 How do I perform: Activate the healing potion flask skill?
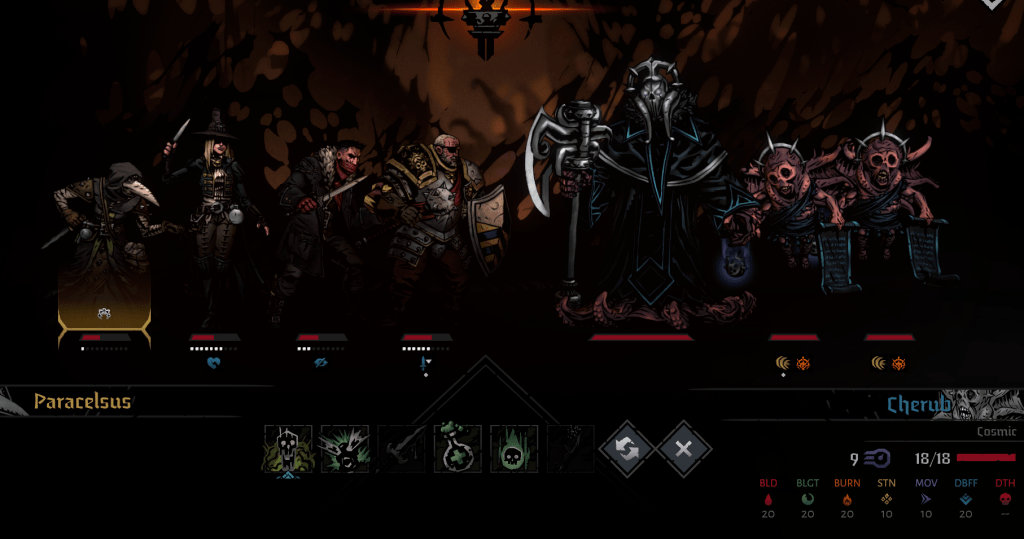tap(458, 448)
